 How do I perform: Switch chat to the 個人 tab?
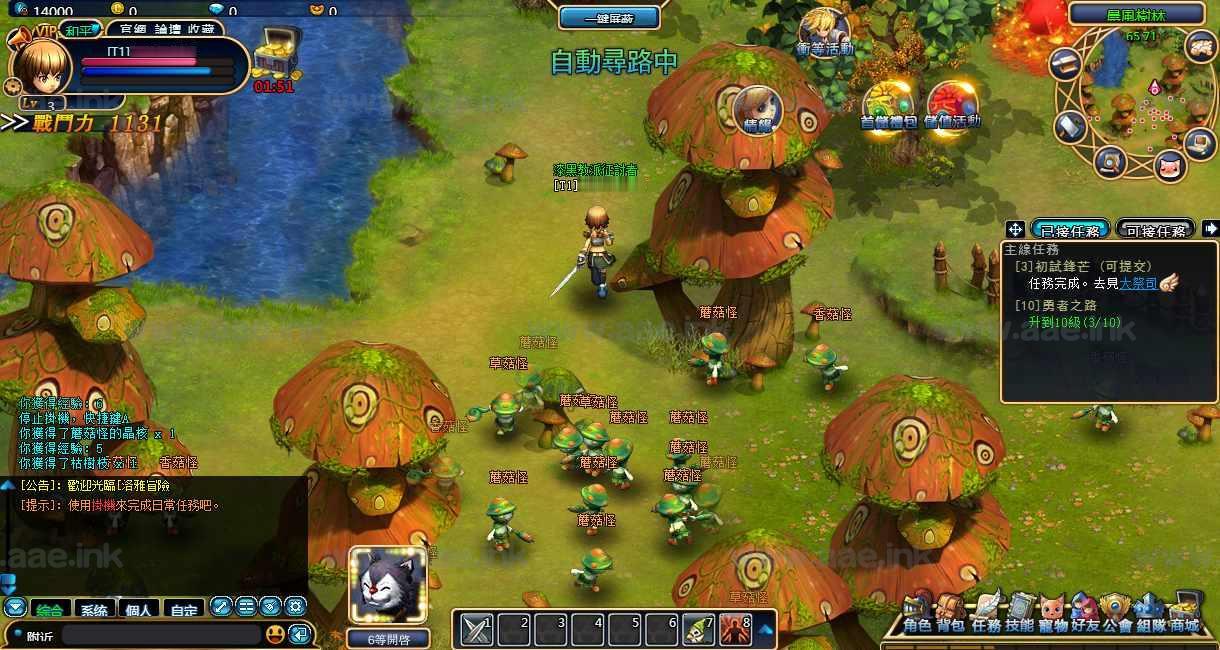coord(139,608)
